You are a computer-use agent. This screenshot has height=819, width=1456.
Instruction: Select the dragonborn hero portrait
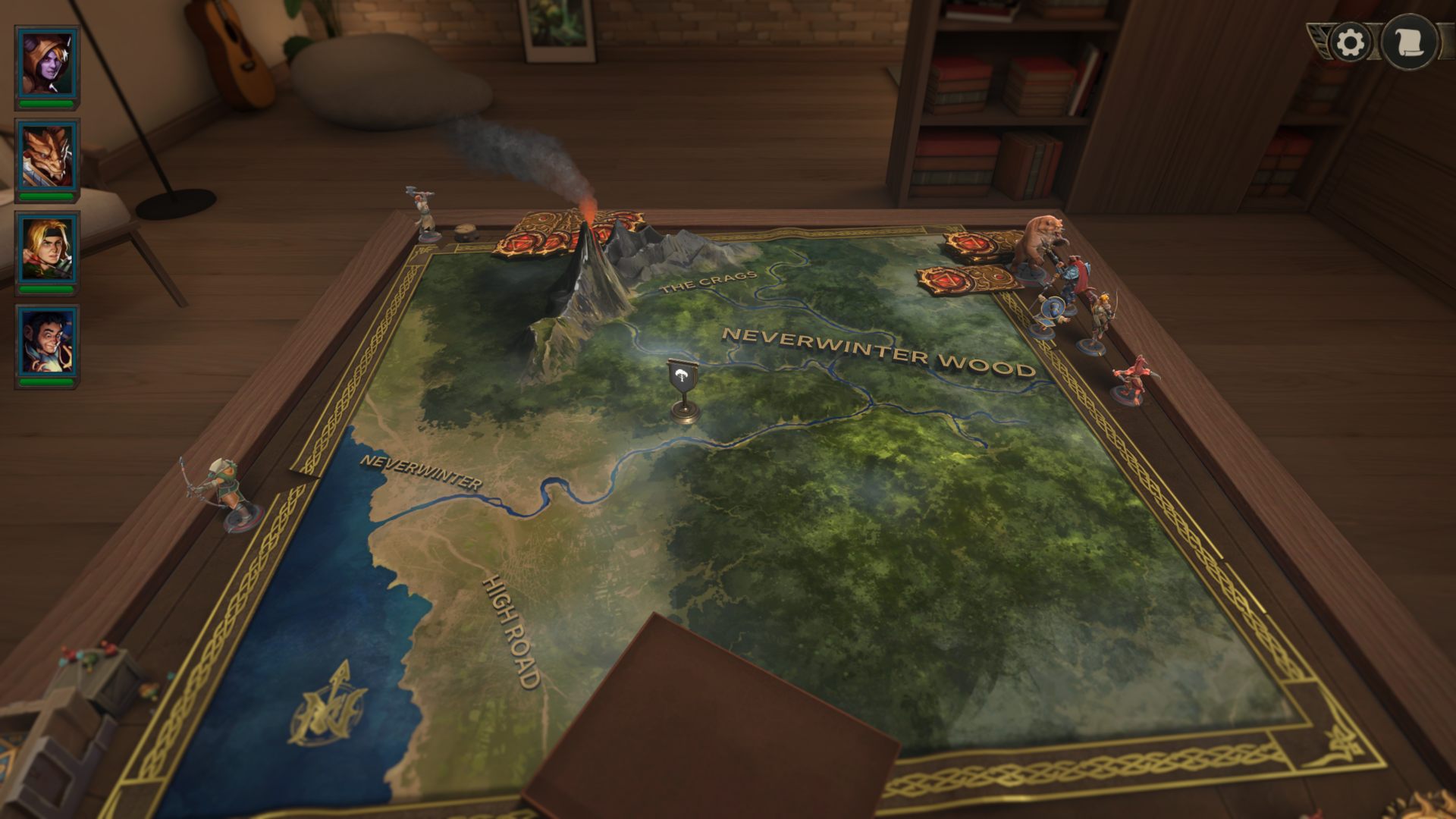pos(47,158)
